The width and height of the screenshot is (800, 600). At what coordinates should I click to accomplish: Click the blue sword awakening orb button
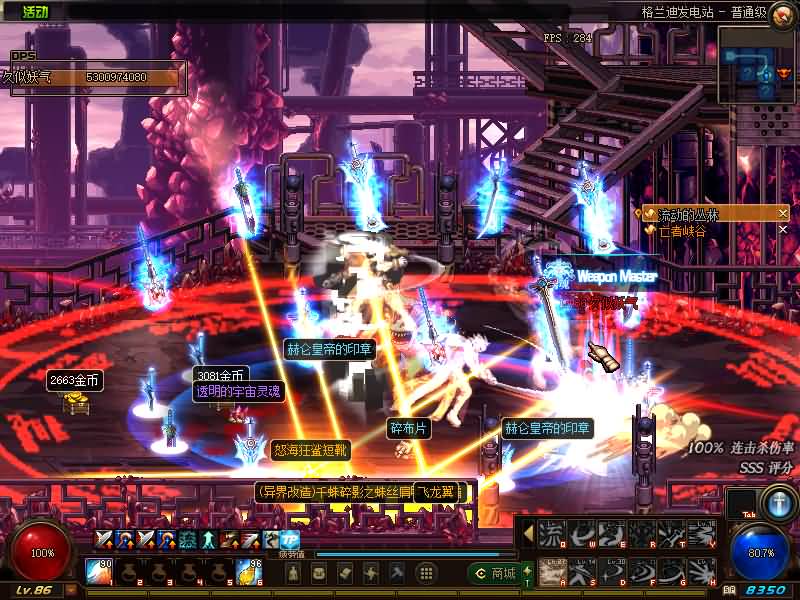click(x=777, y=501)
